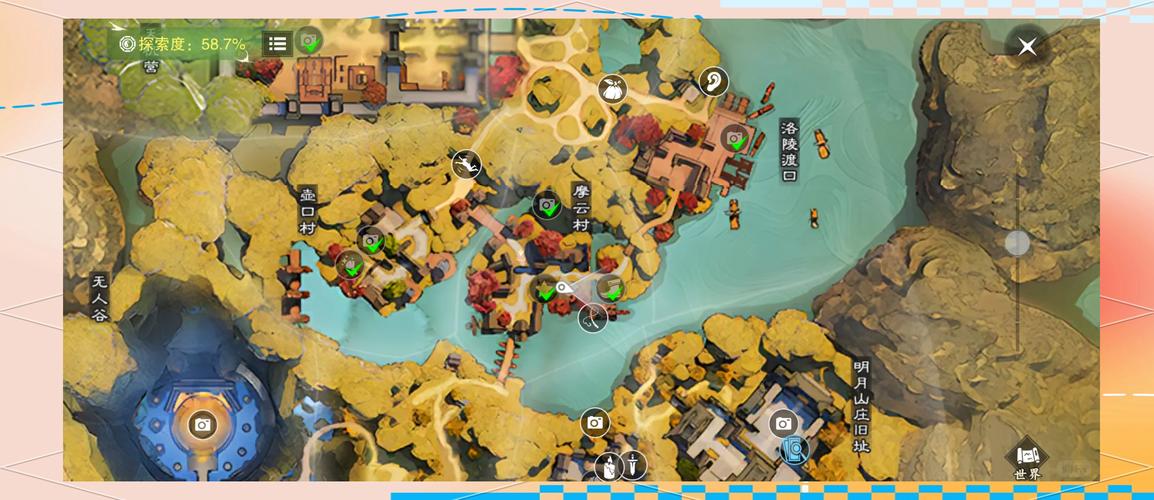This screenshot has height=500, width=1154.
Task: Choose the camera marker beside 摩云村 label
Action: (x=546, y=205)
